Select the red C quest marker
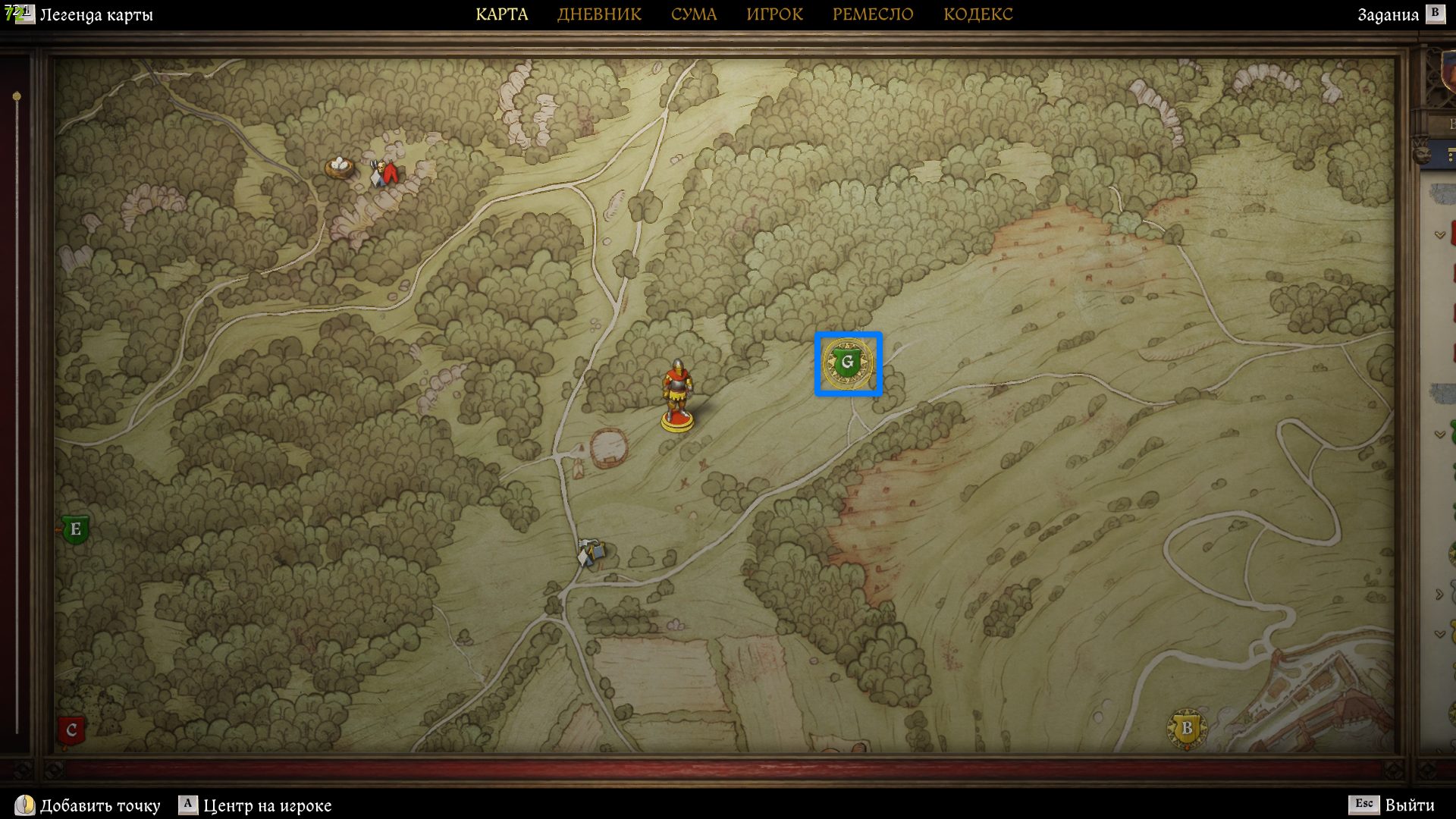The height and width of the screenshot is (819, 1456). [x=71, y=730]
